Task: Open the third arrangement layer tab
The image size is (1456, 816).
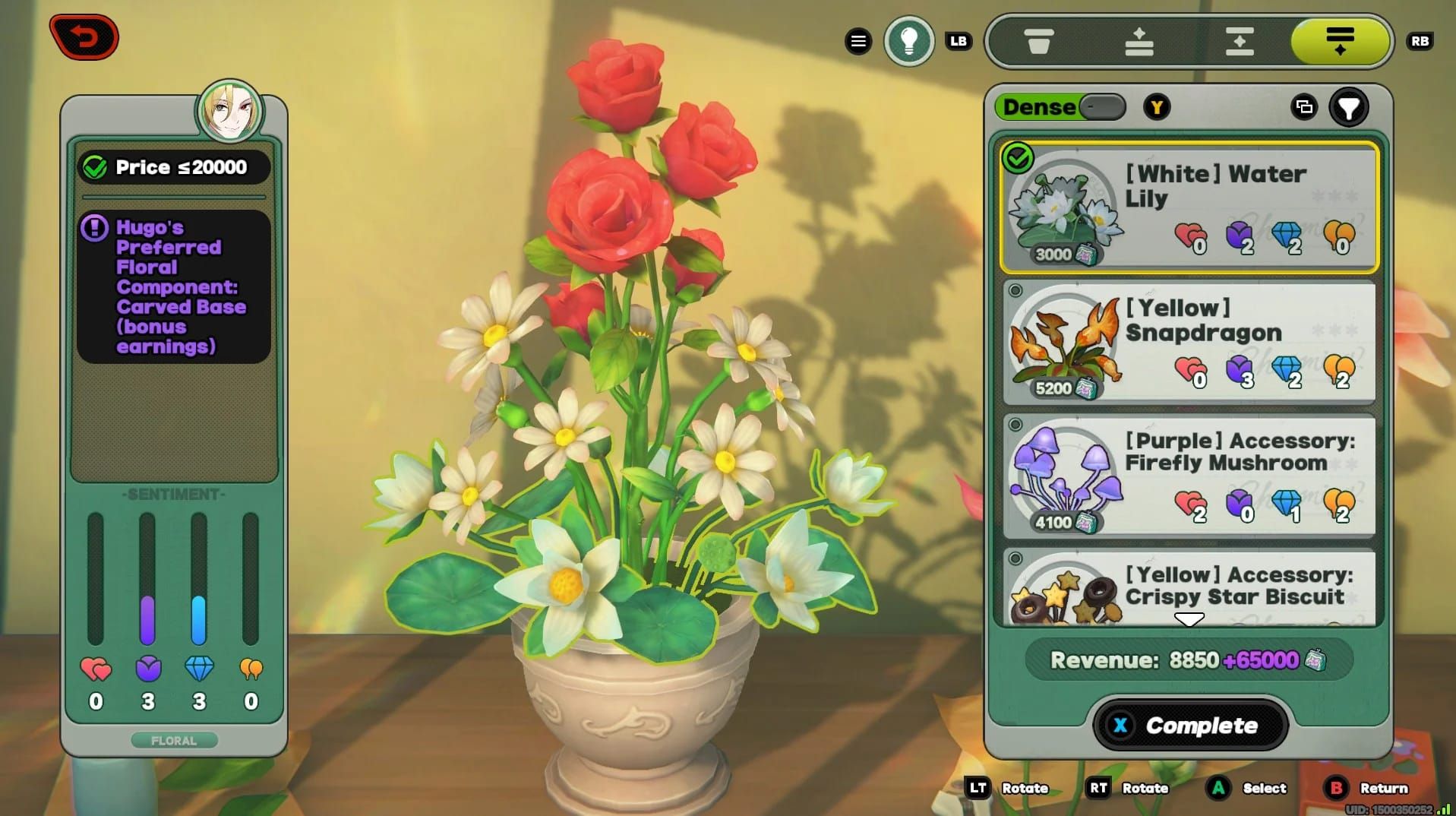Action: point(1240,41)
